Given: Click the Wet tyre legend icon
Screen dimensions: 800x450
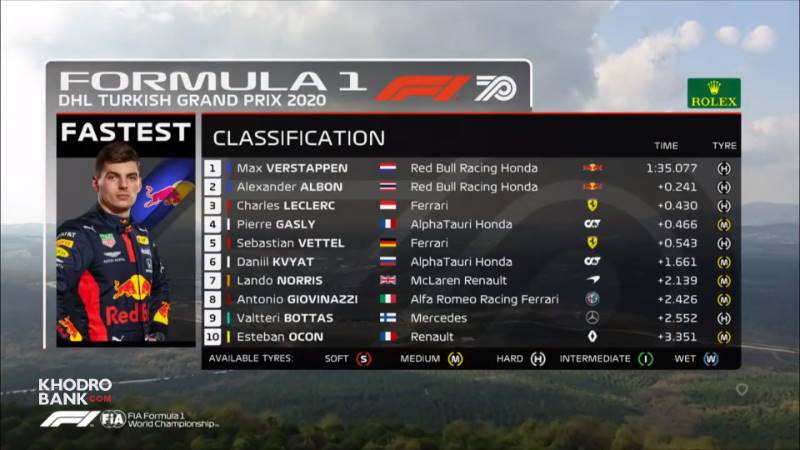Looking at the screenshot, I should [x=711, y=359].
